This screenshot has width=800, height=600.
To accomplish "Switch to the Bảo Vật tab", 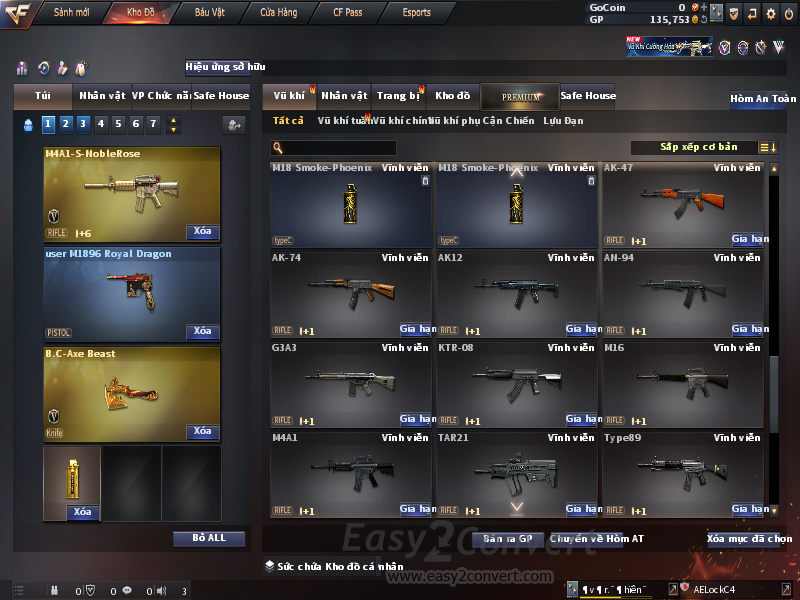I will pos(210,13).
